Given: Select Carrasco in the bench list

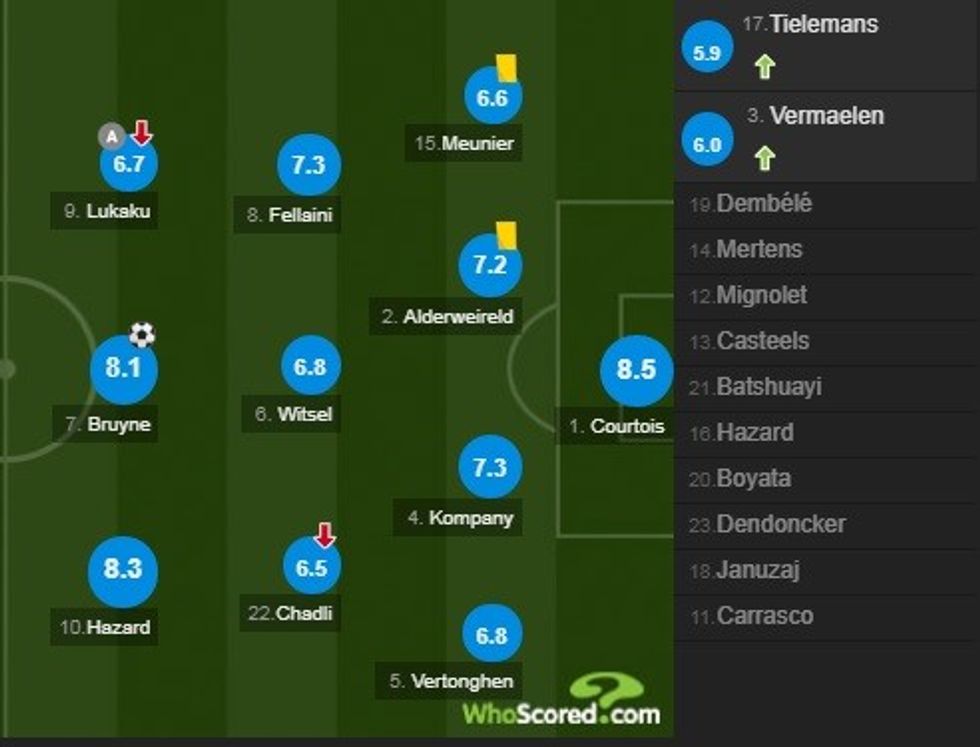Looking at the screenshot, I should (764, 616).
